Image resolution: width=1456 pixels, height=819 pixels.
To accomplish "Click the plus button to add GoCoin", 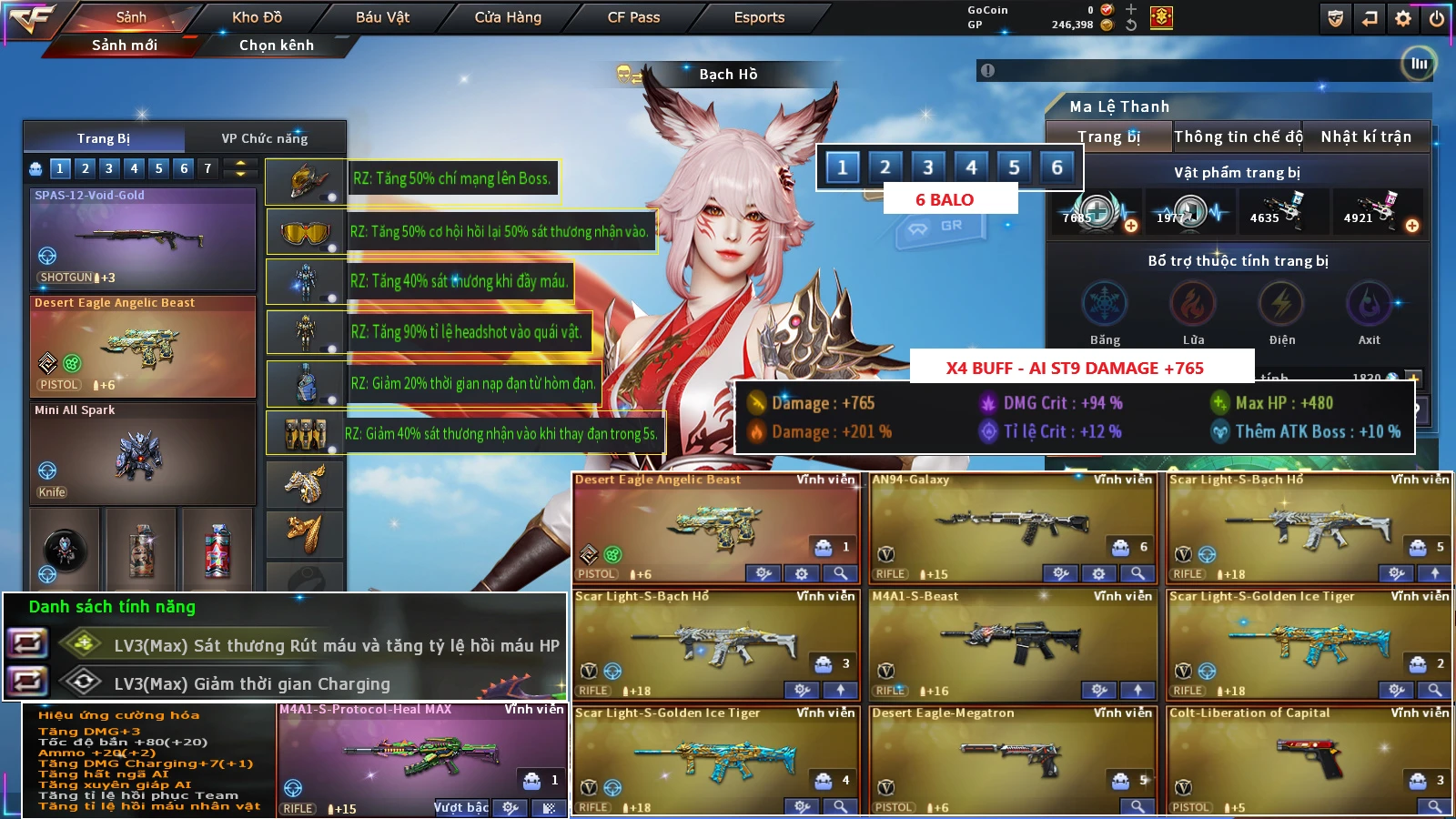I will [x=1130, y=11].
